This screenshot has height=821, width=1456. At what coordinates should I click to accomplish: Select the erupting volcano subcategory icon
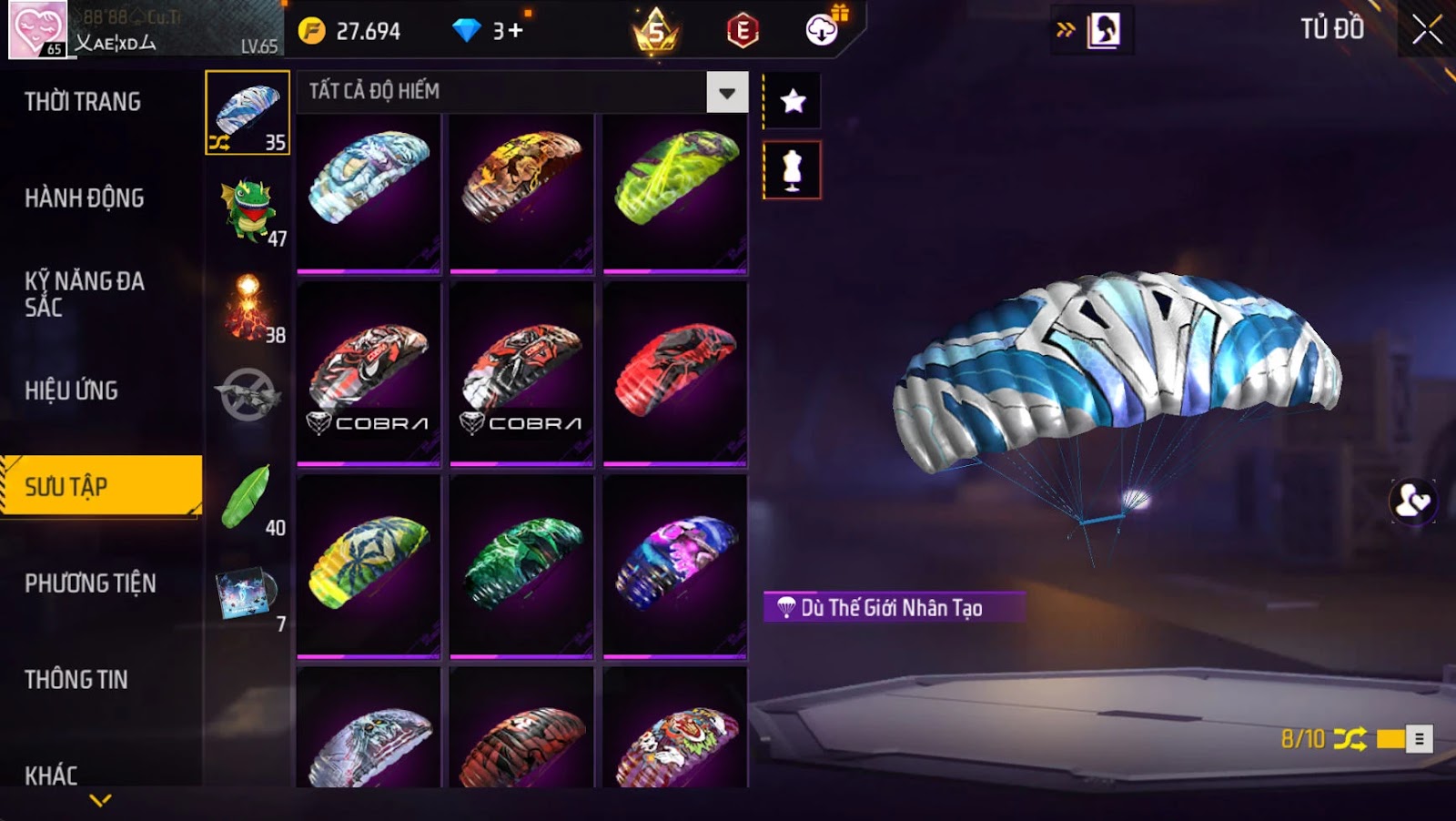click(x=248, y=308)
